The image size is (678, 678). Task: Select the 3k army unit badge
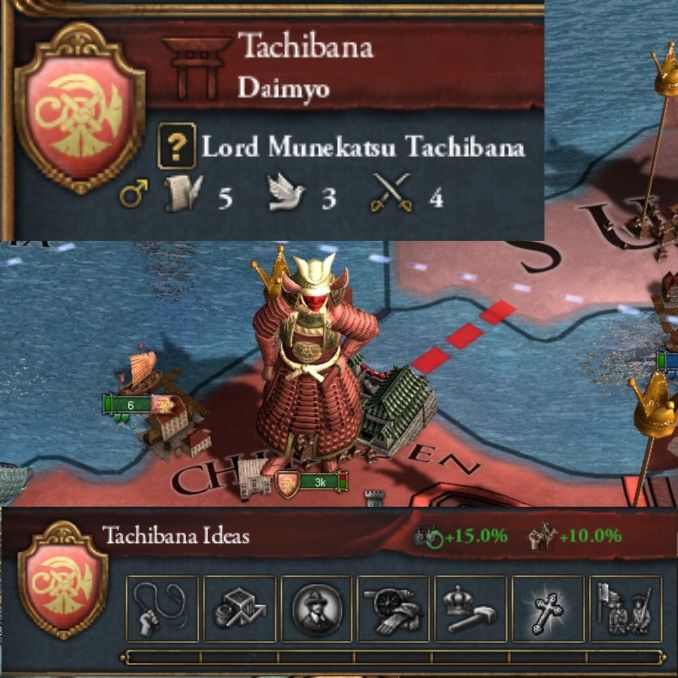(x=314, y=483)
